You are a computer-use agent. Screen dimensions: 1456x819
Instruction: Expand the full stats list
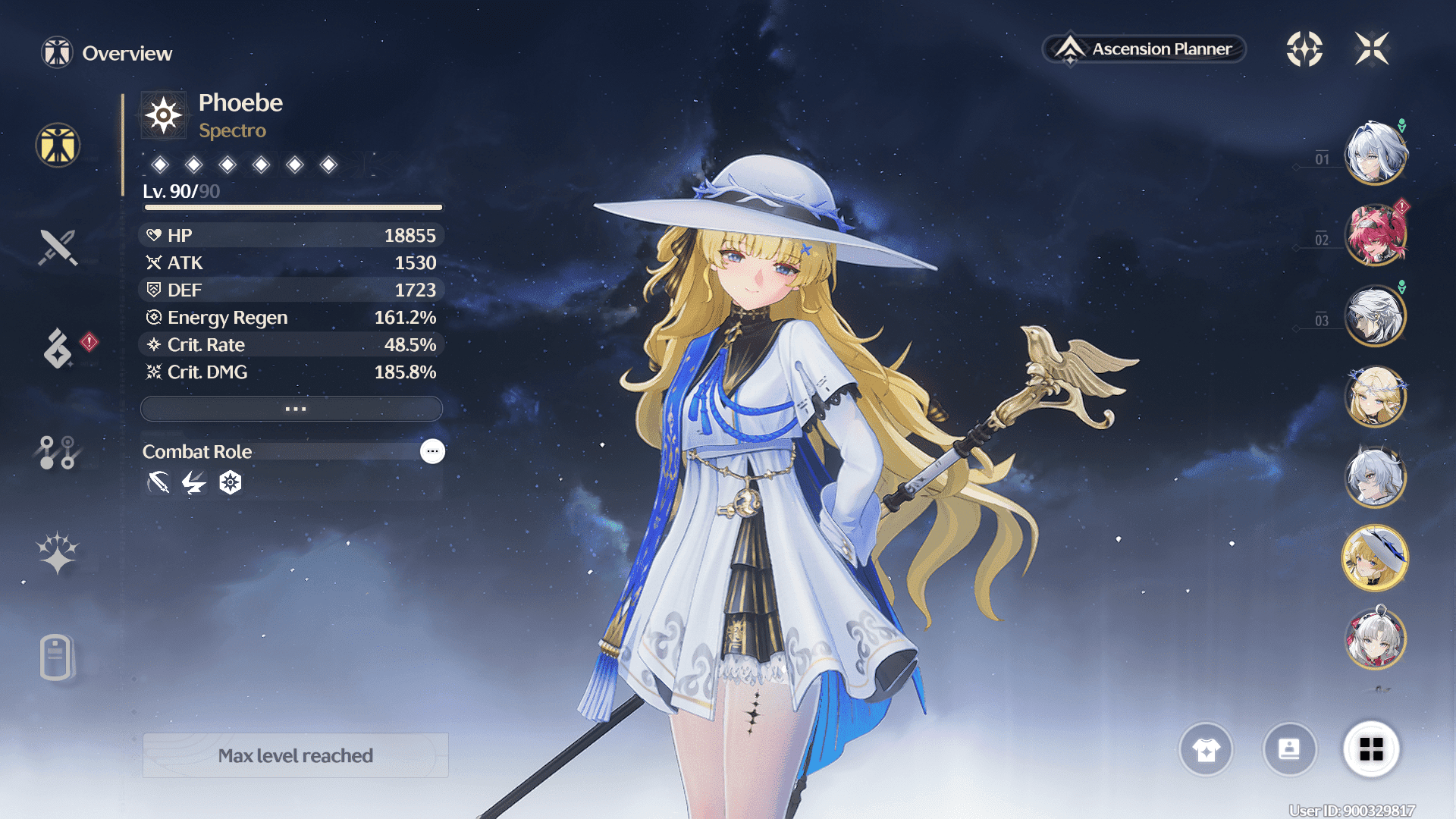292,409
